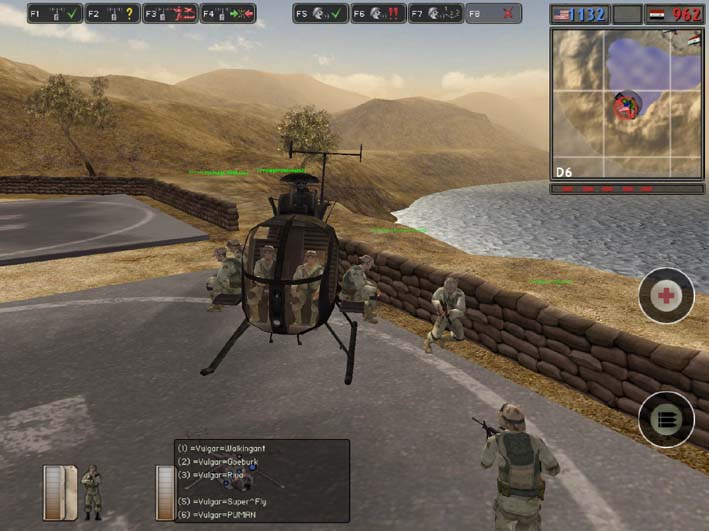The width and height of the screenshot is (709, 531).
Task: Activate the F3 radio command button
Action: click(169, 14)
